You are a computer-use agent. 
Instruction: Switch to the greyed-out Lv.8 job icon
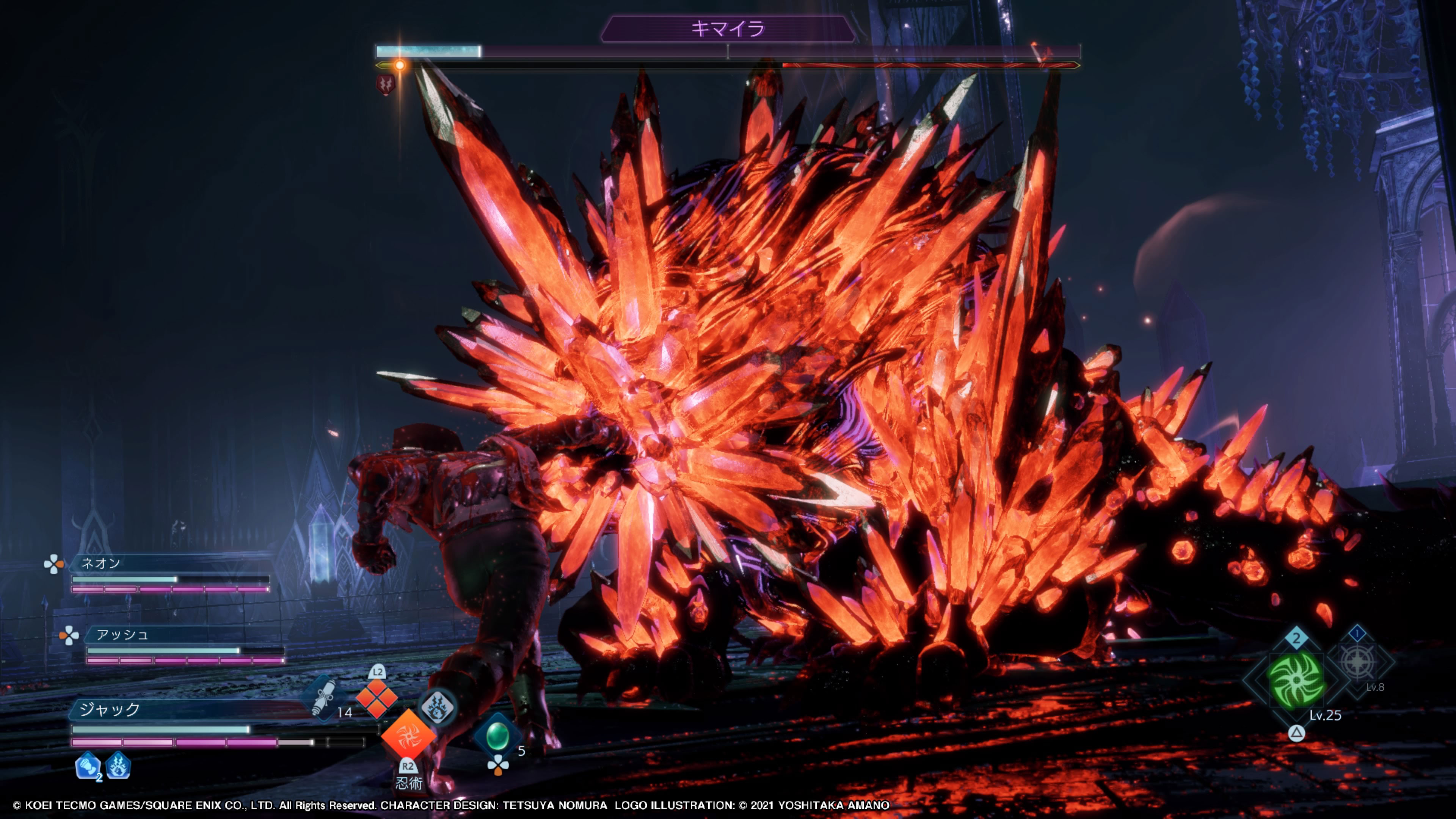tap(1358, 661)
